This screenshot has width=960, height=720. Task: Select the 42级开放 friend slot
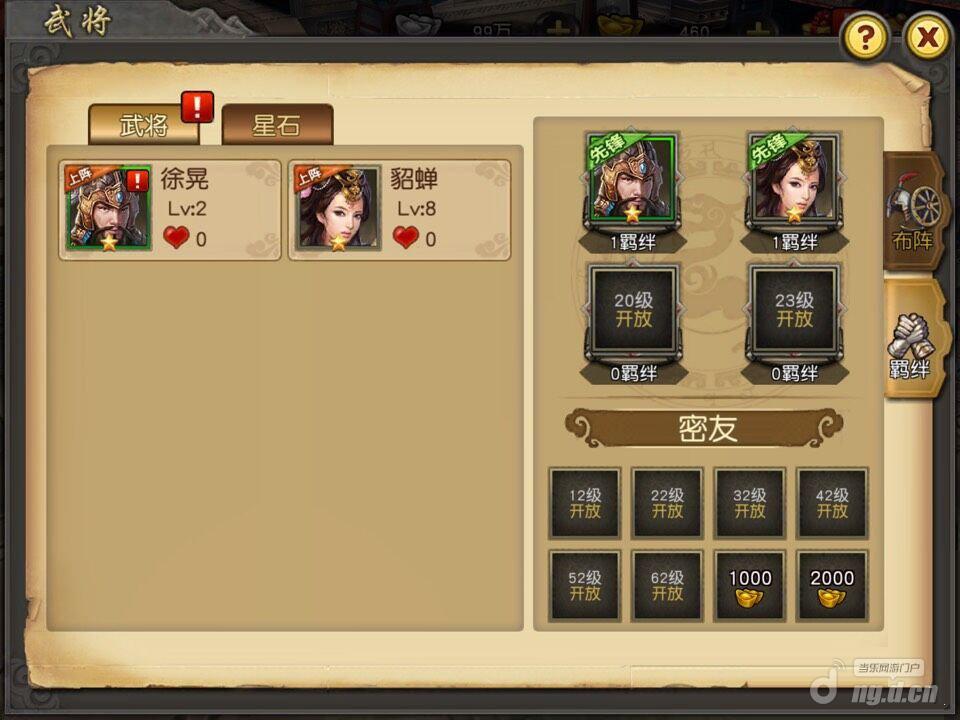click(x=832, y=503)
